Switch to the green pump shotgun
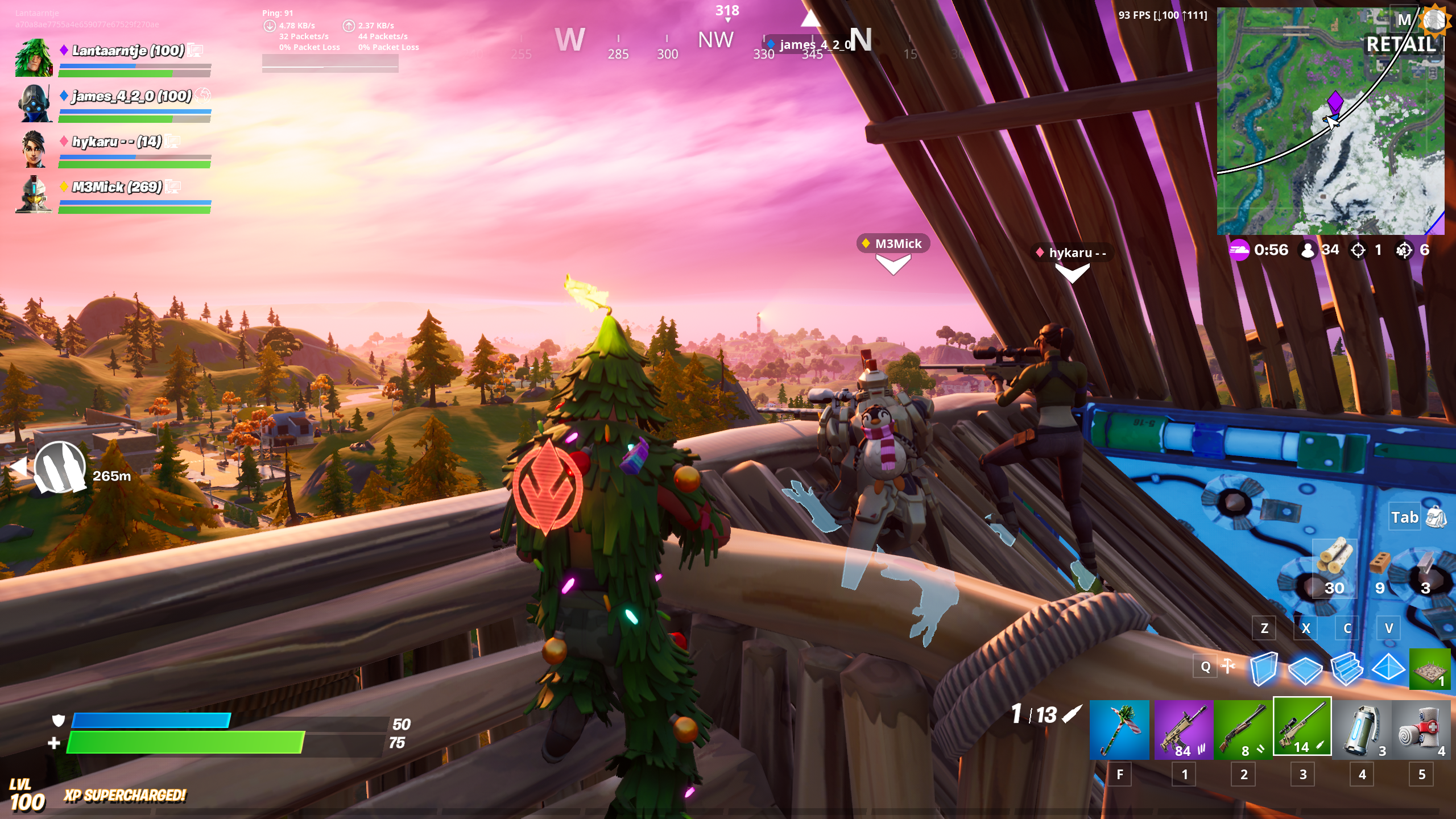The width and height of the screenshot is (1456, 819). pos(1243,729)
